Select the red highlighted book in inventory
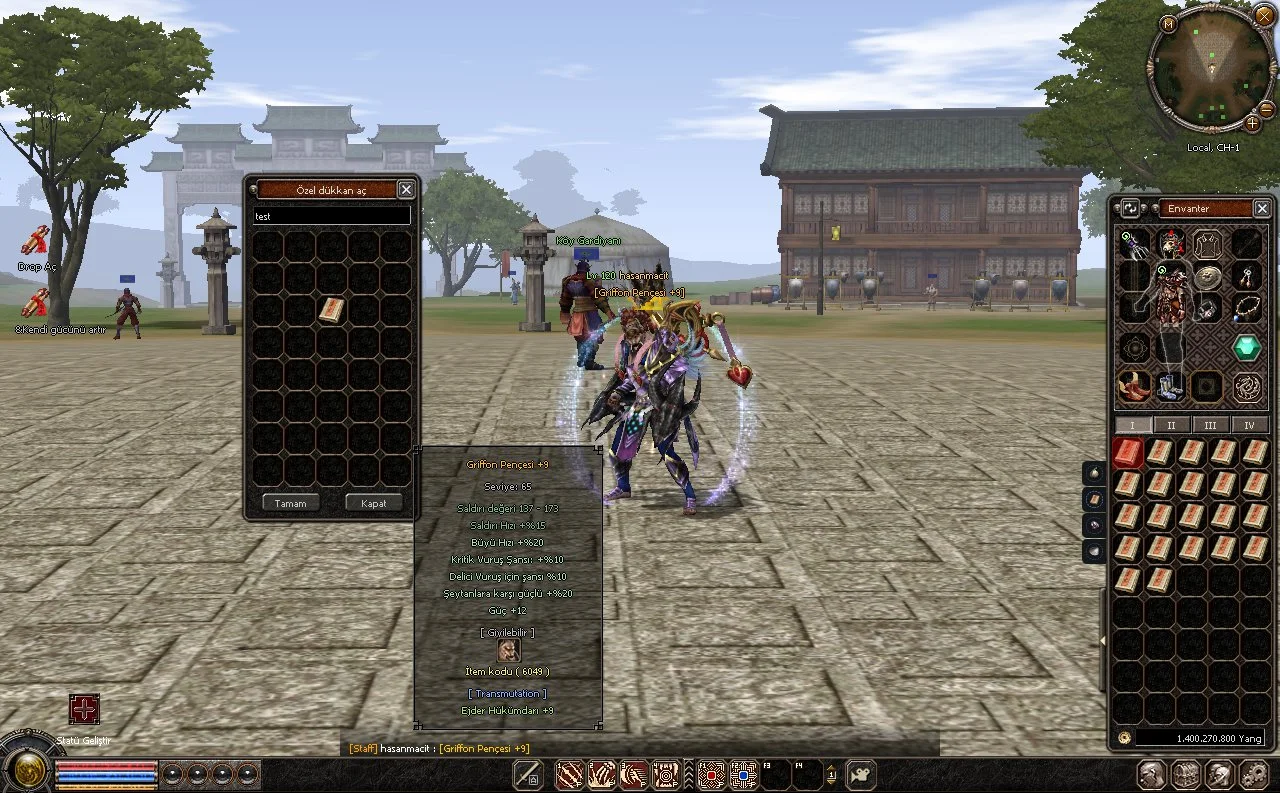 tap(1128, 453)
